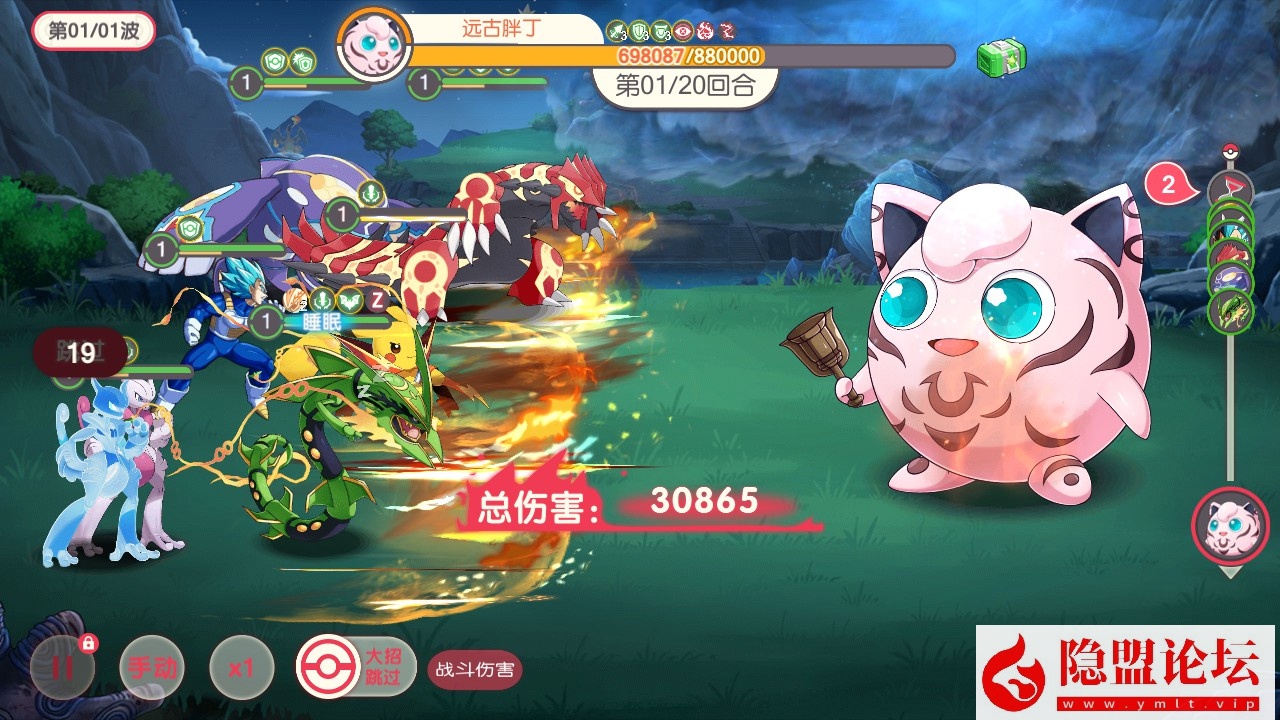Open the 战斗伤害 battle damage panel
Screen dimensions: 1280x720
click(x=476, y=669)
